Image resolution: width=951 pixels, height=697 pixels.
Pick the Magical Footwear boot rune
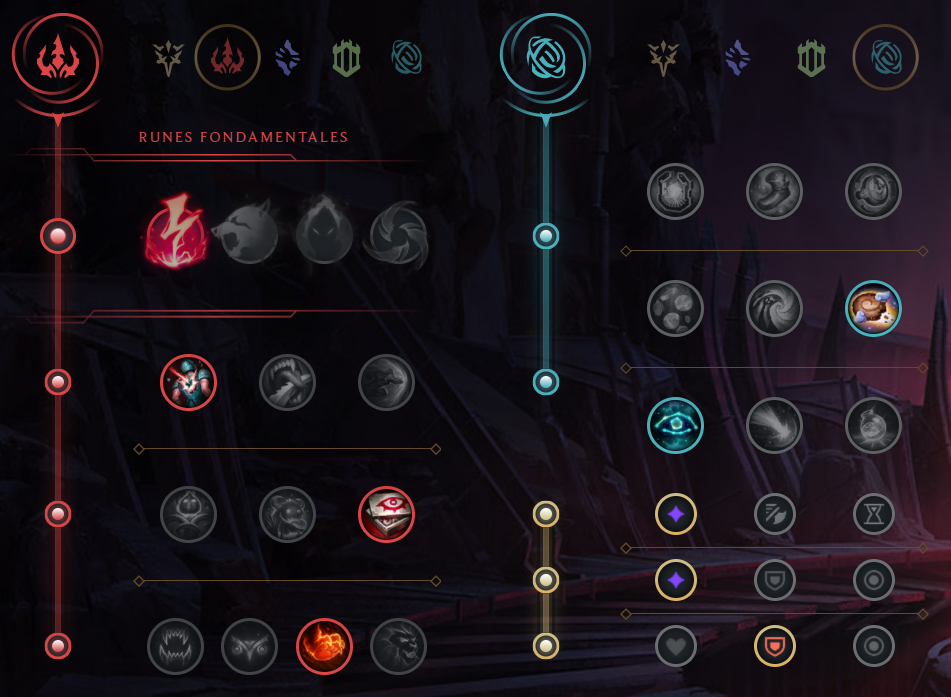[774, 191]
